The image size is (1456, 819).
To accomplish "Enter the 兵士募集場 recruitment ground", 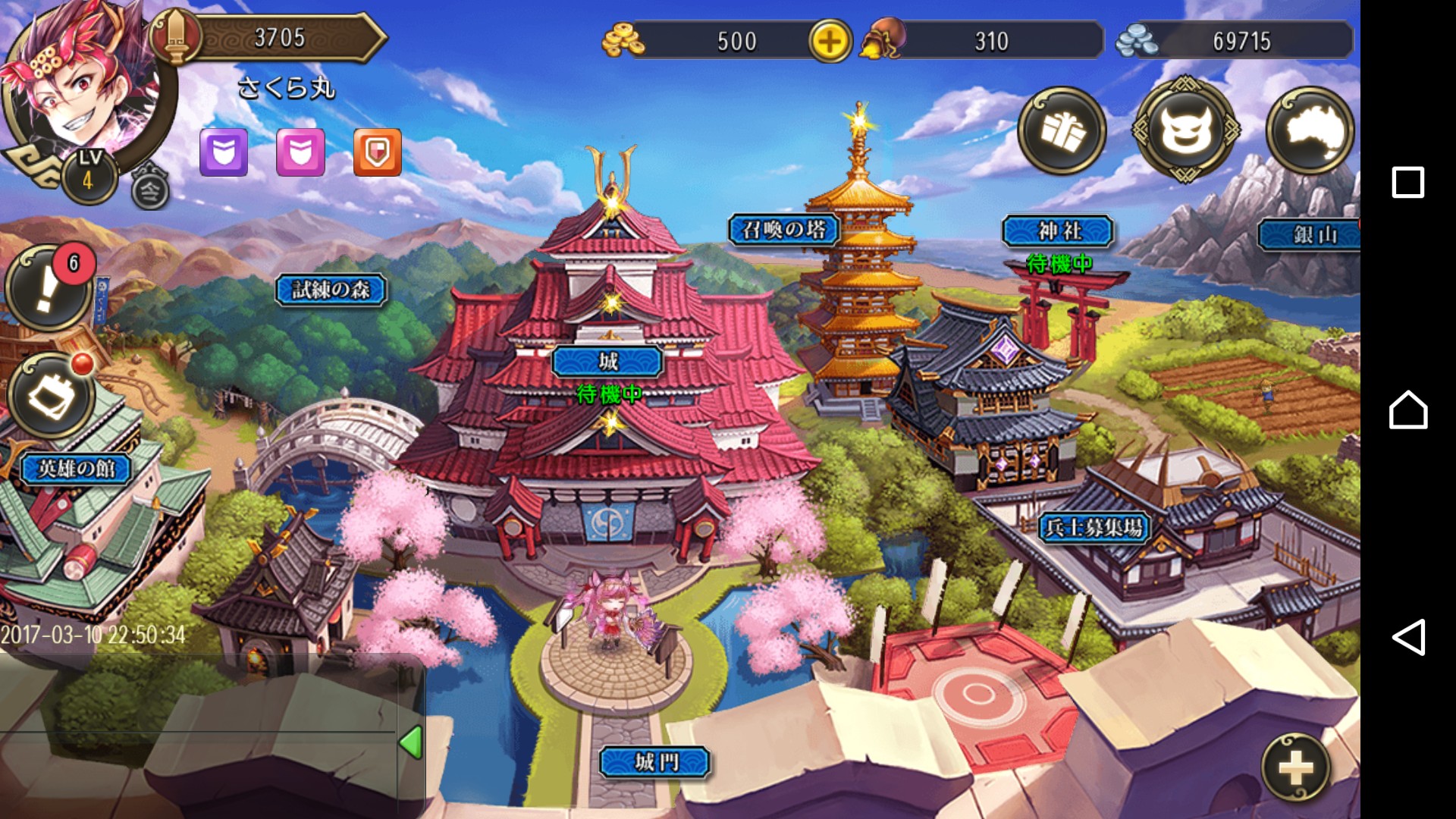I will tap(1094, 528).
